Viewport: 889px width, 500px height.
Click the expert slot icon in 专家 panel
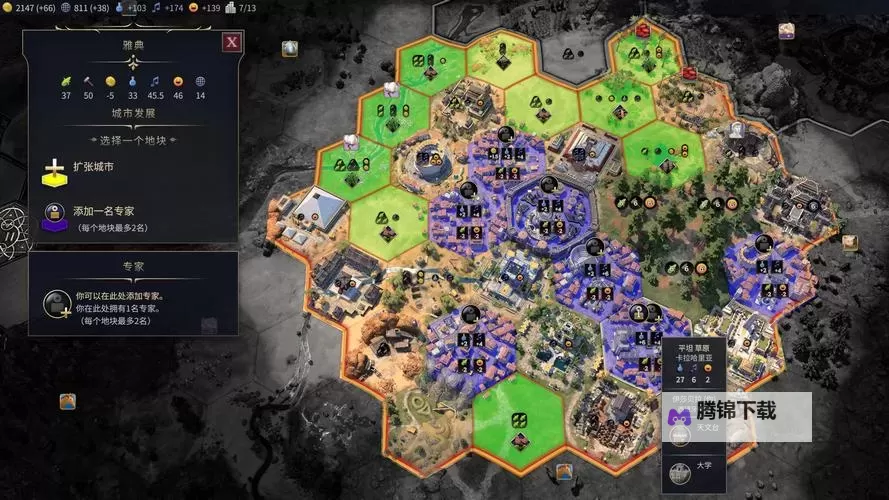coord(57,303)
